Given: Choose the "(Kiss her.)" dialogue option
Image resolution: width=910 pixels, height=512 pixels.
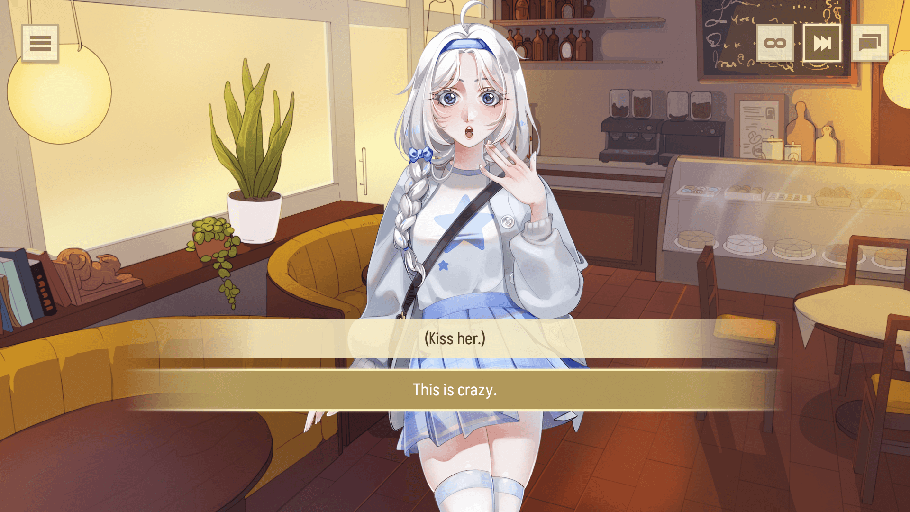Looking at the screenshot, I should click(x=455, y=339).
